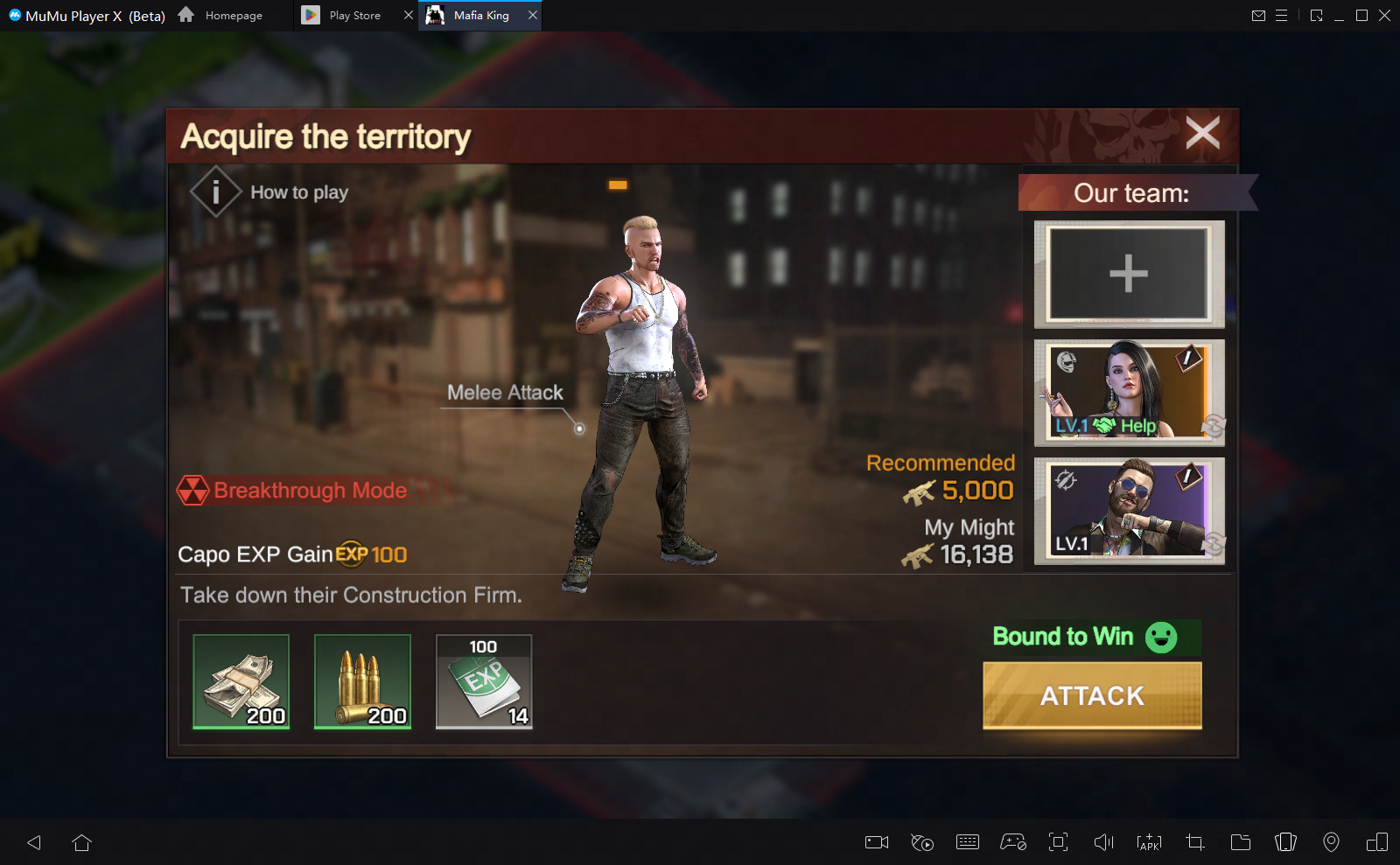
Task: Open the APK installer icon
Action: pyautogui.click(x=1149, y=842)
